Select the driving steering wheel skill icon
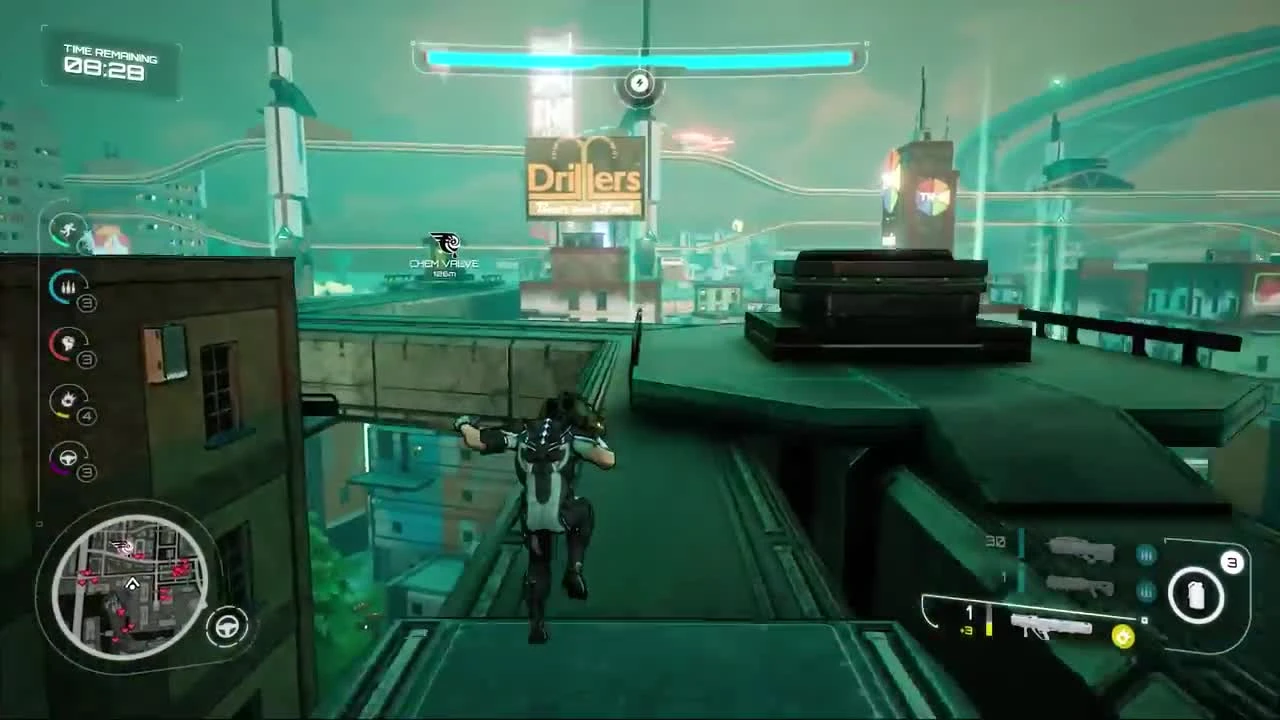 coord(67,458)
